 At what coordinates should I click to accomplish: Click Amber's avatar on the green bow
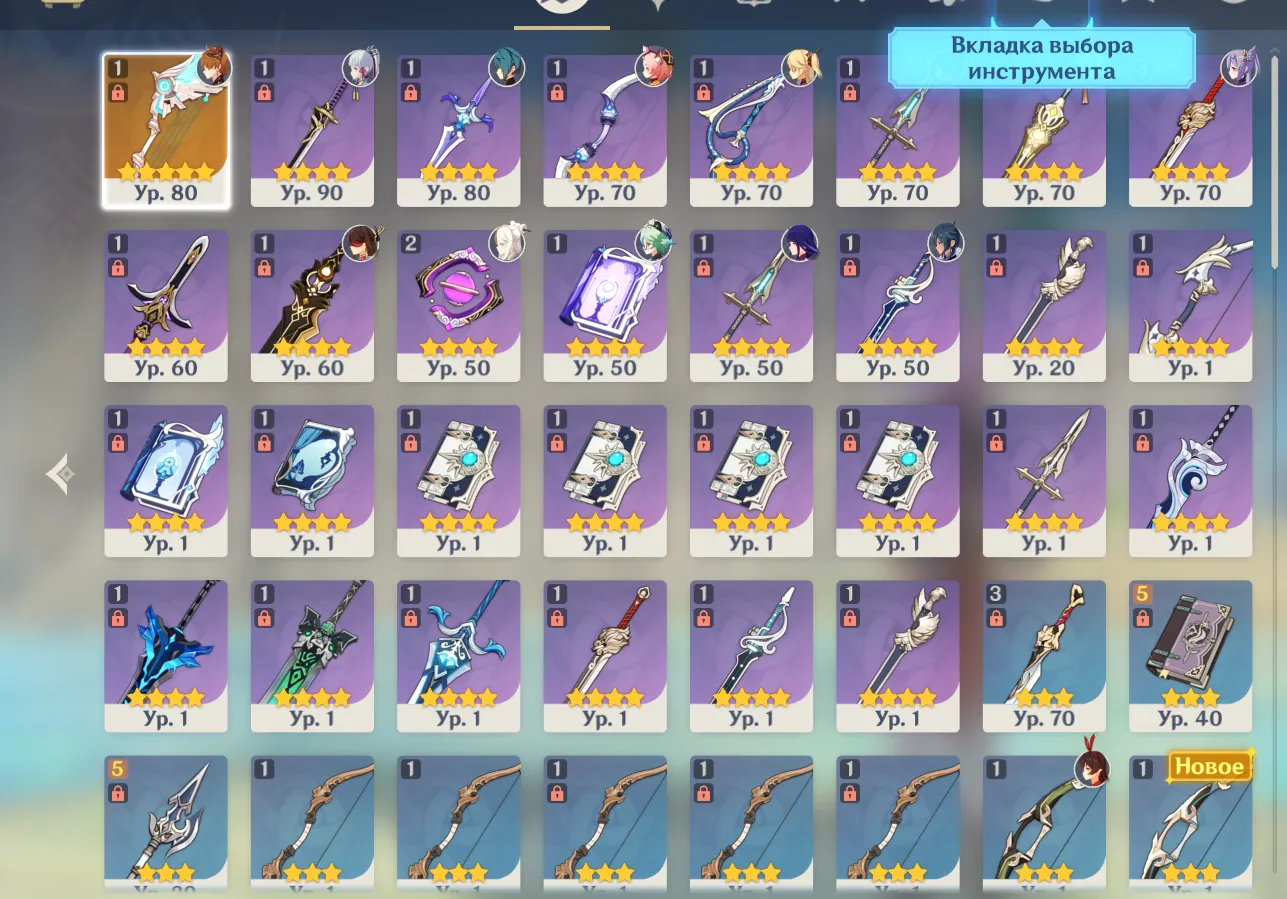point(1091,768)
